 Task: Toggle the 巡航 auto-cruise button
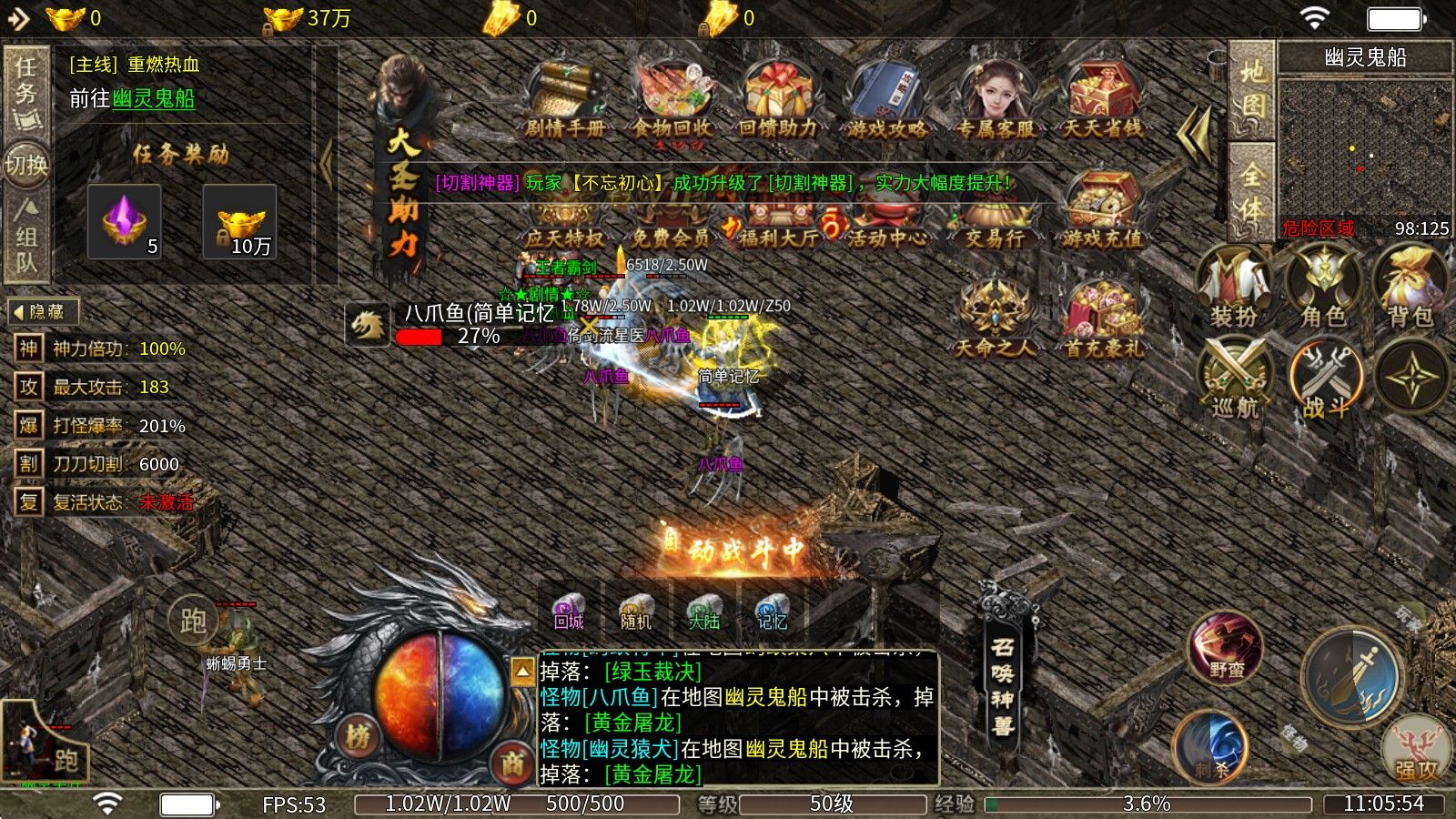pyautogui.click(x=1234, y=378)
